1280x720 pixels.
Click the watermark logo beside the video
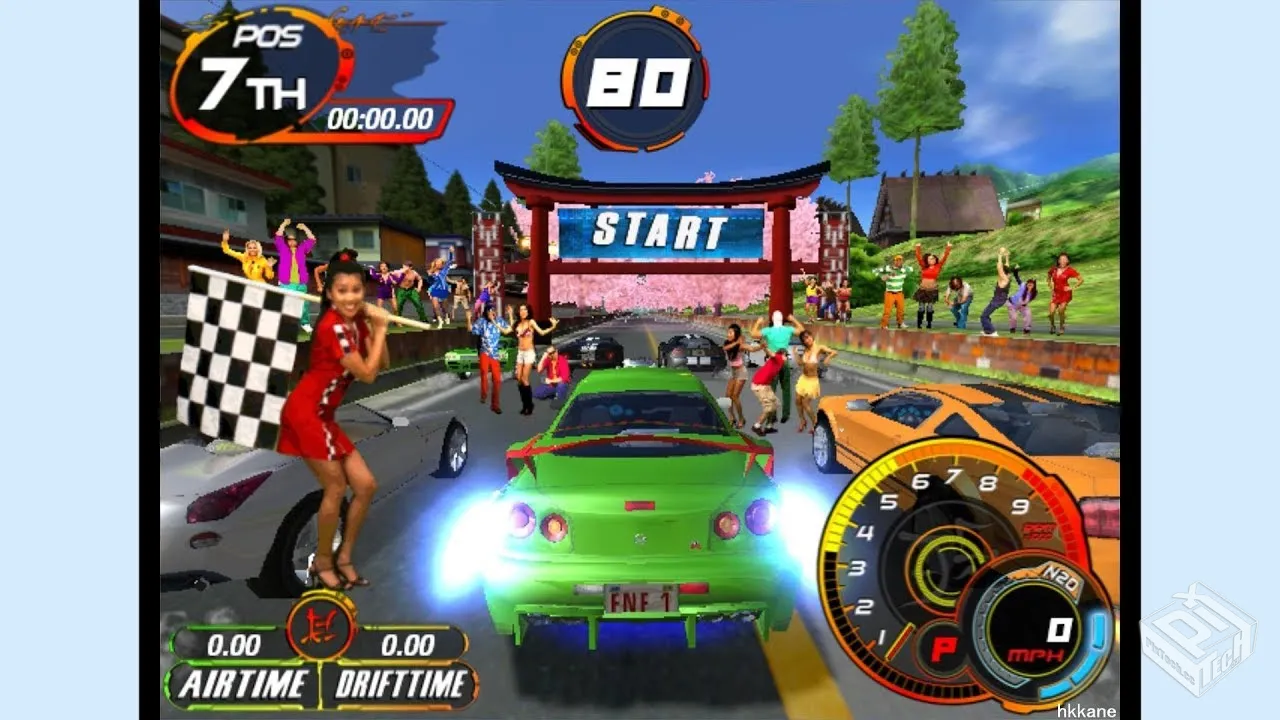[x=1198, y=638]
